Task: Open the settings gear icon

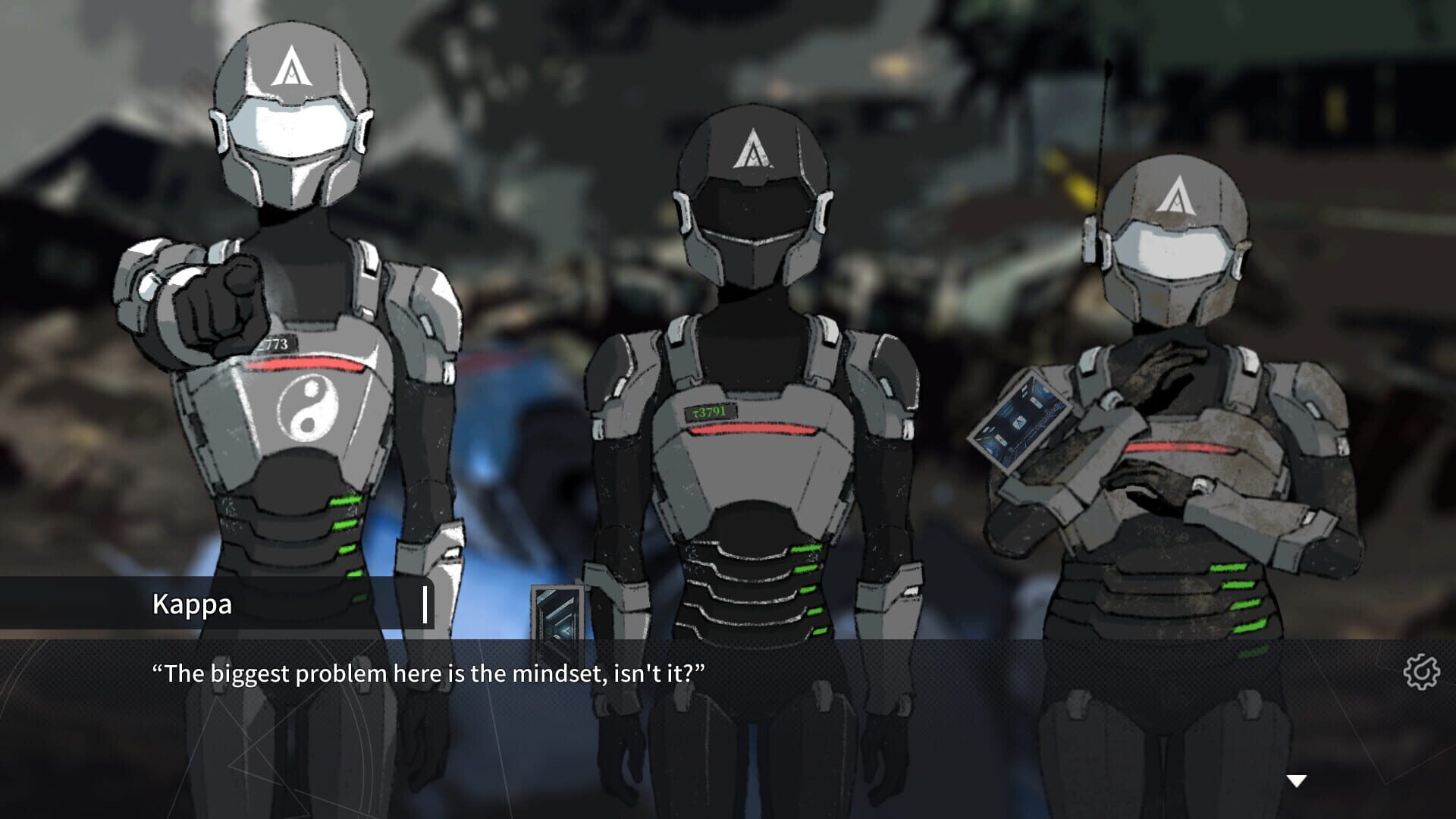Action: 1423,672
